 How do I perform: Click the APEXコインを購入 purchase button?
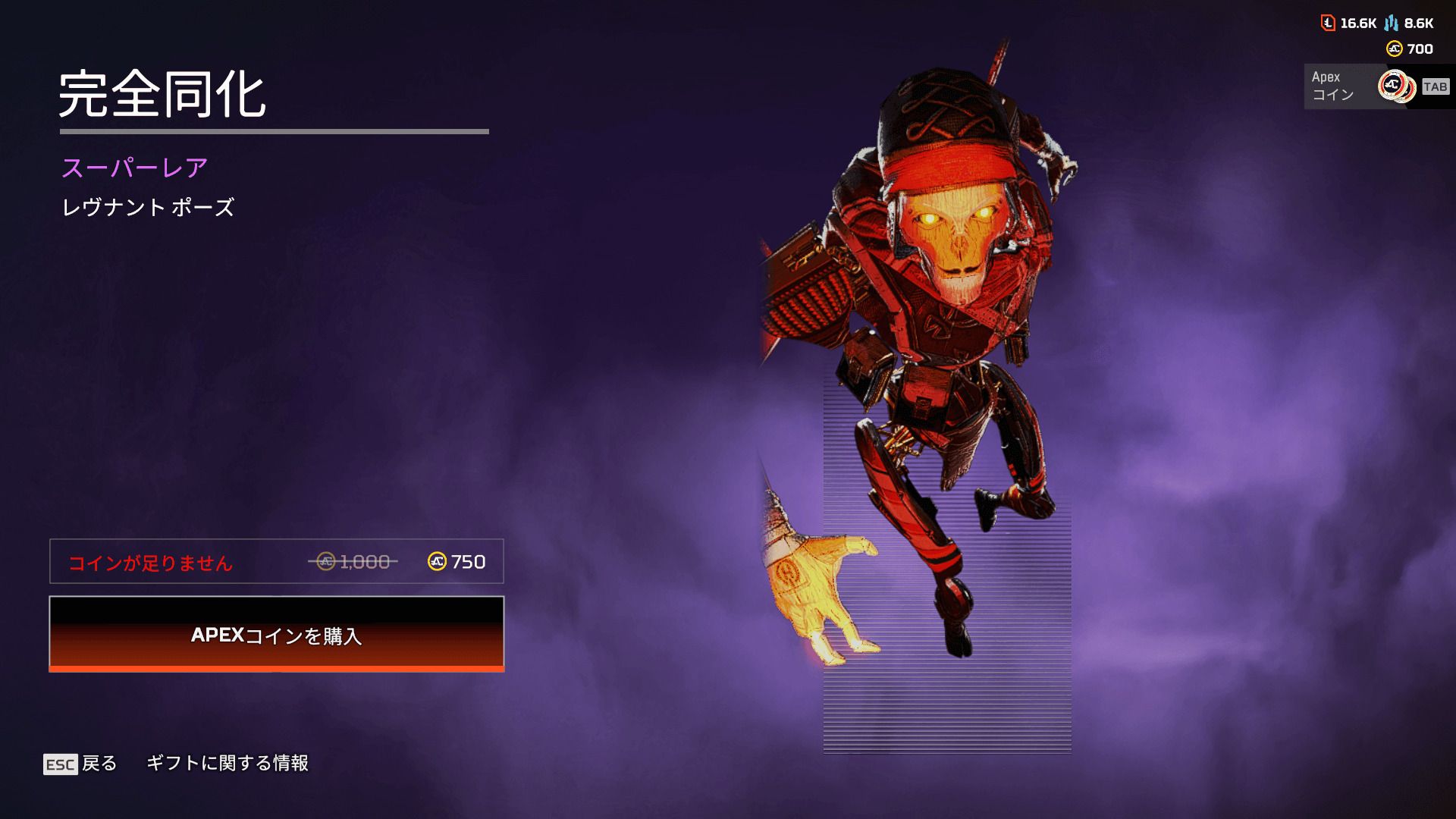point(277,634)
